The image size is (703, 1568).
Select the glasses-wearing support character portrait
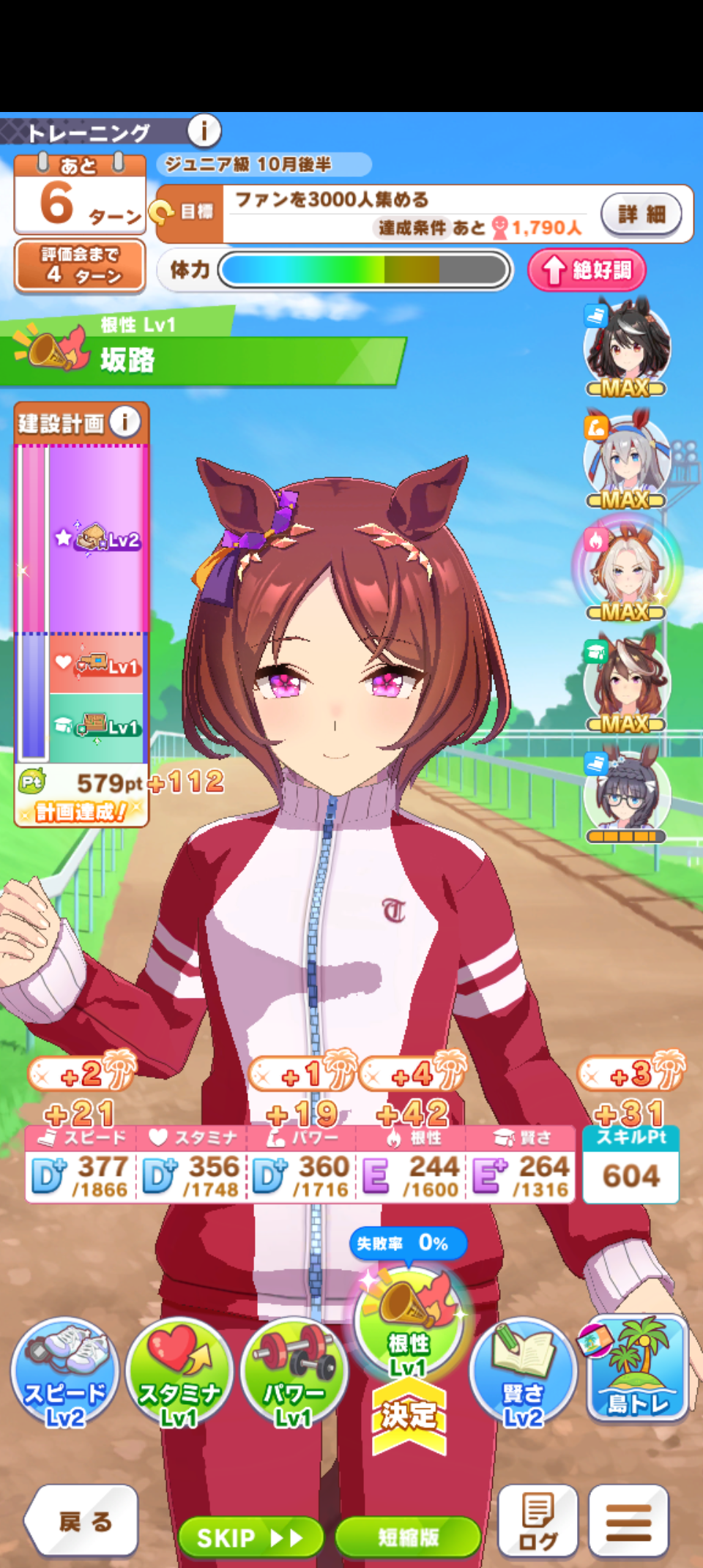(x=627, y=795)
